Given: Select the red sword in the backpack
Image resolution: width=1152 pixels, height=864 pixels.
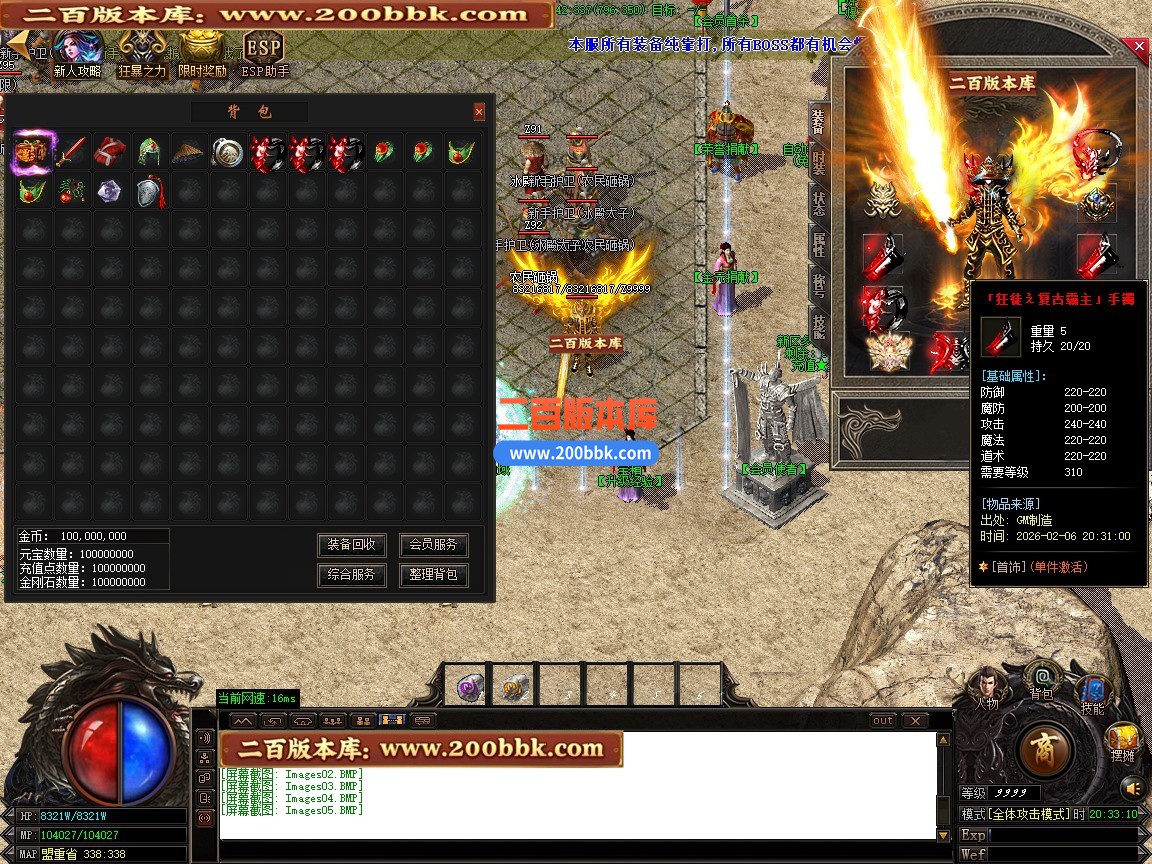Looking at the screenshot, I should [x=70, y=152].
